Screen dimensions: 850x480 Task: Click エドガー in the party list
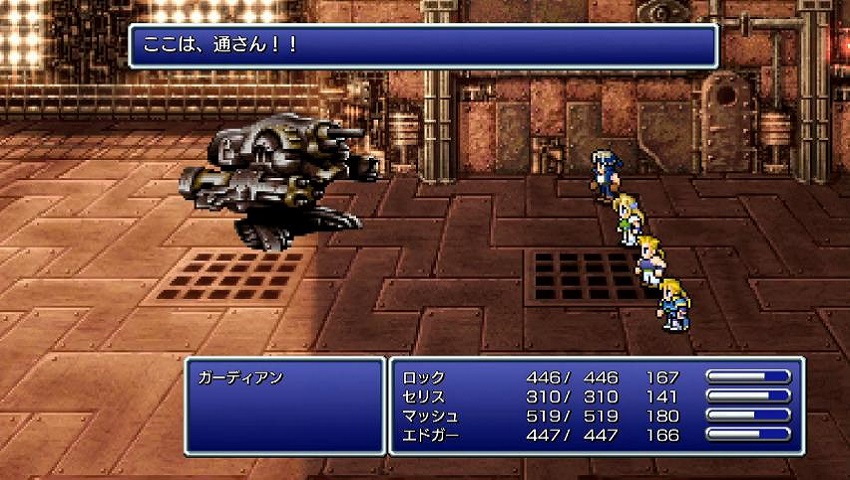click(430, 435)
